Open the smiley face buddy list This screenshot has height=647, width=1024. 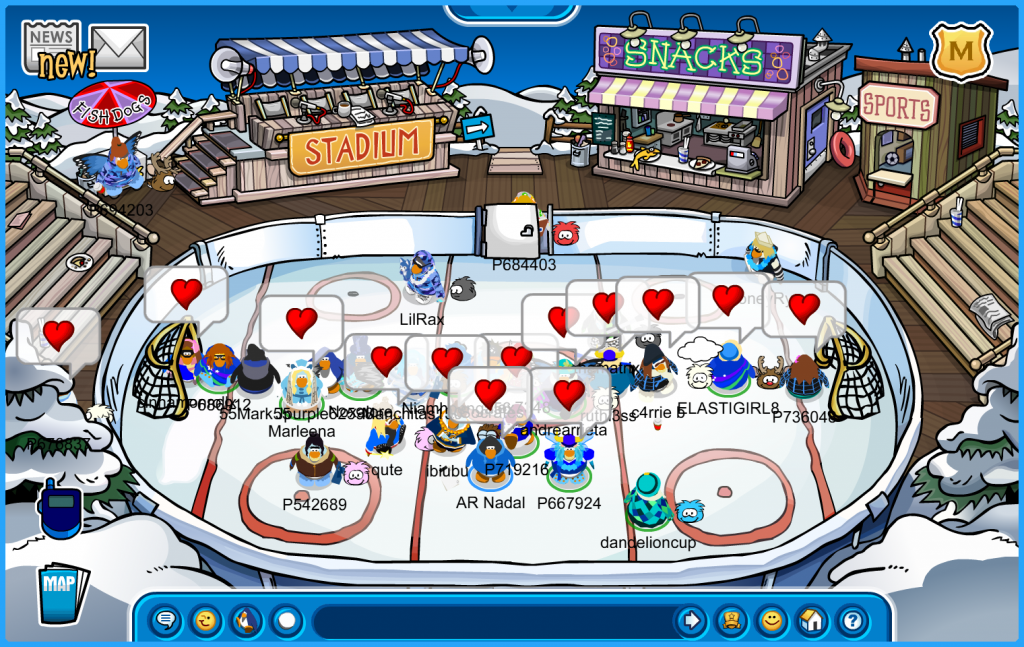[x=771, y=621]
